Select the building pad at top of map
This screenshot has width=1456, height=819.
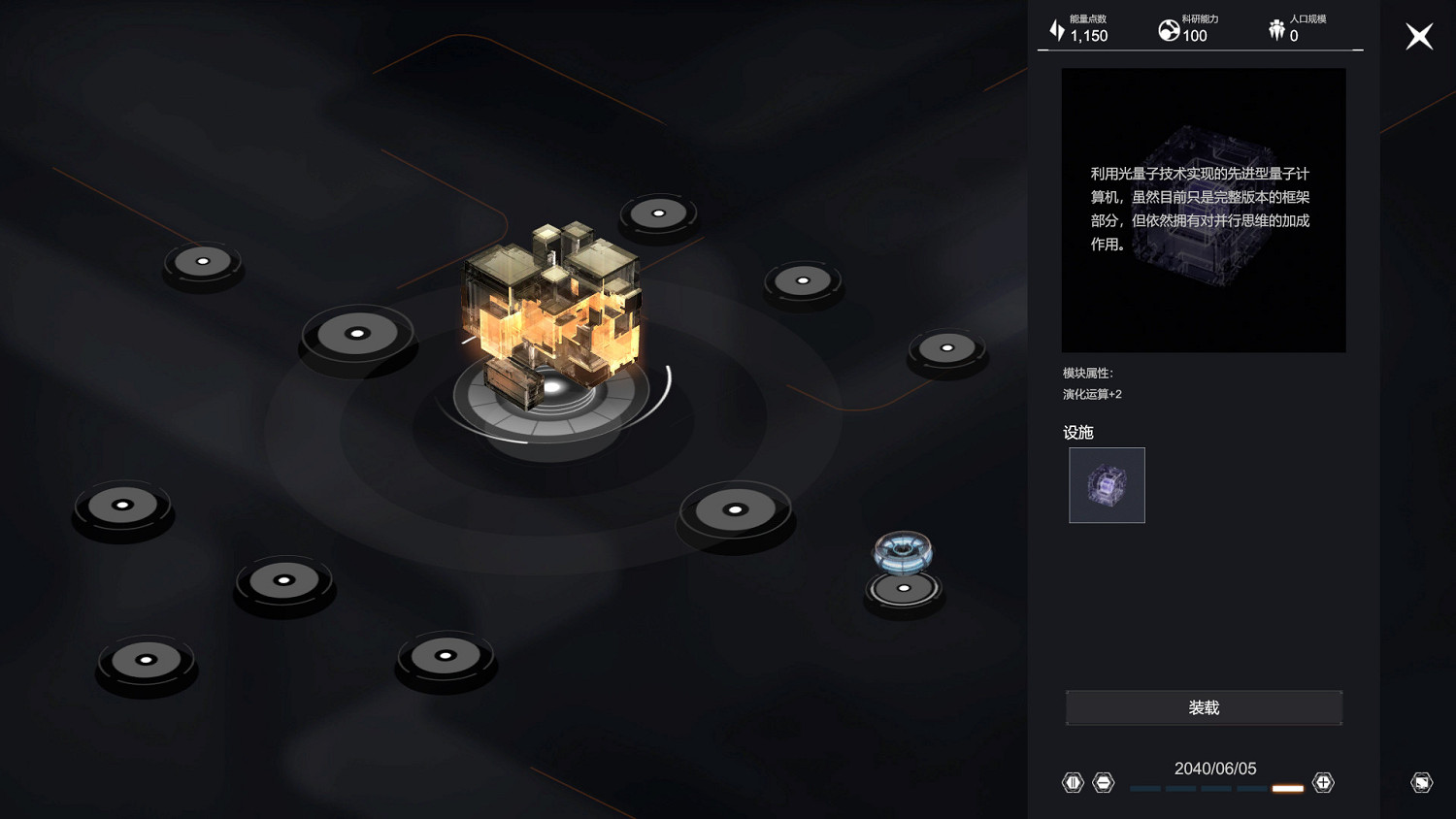click(658, 213)
